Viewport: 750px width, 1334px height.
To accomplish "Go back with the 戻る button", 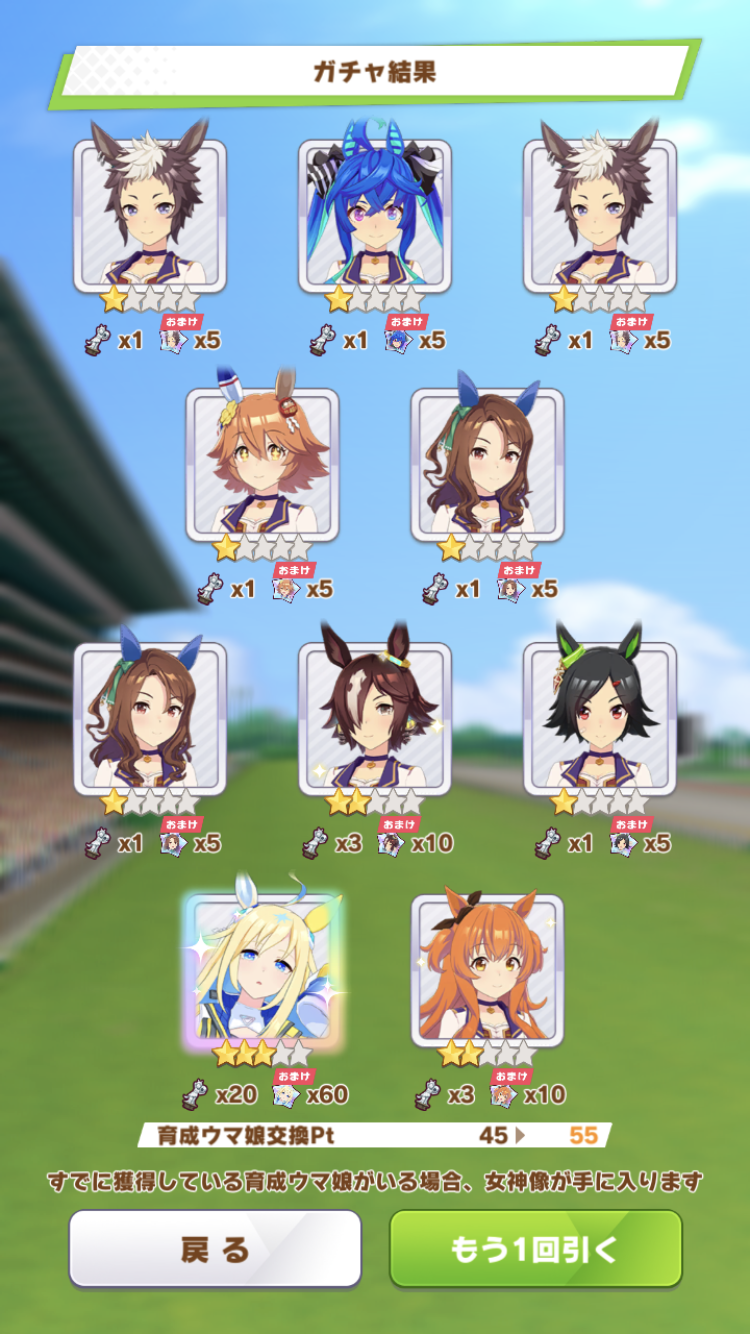I will [x=214, y=1248].
